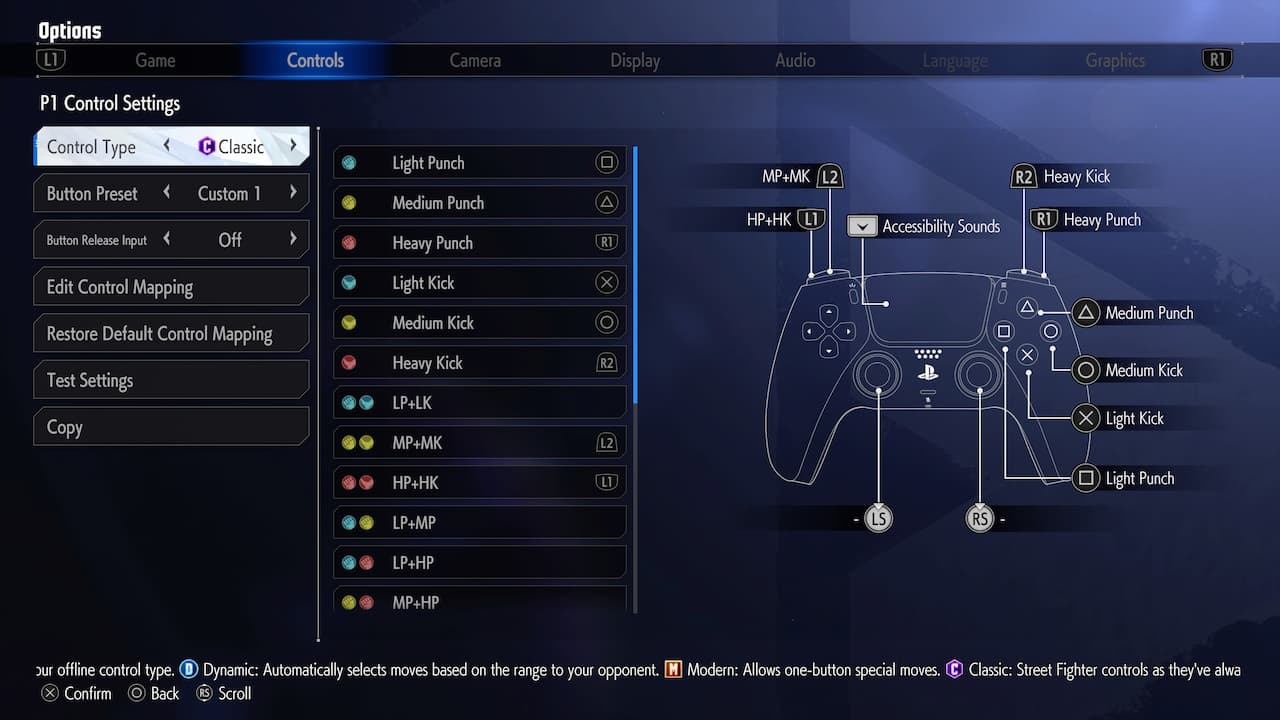The height and width of the screenshot is (720, 1280).
Task: Click the Square icon beside Light Punch
Action: (x=608, y=162)
